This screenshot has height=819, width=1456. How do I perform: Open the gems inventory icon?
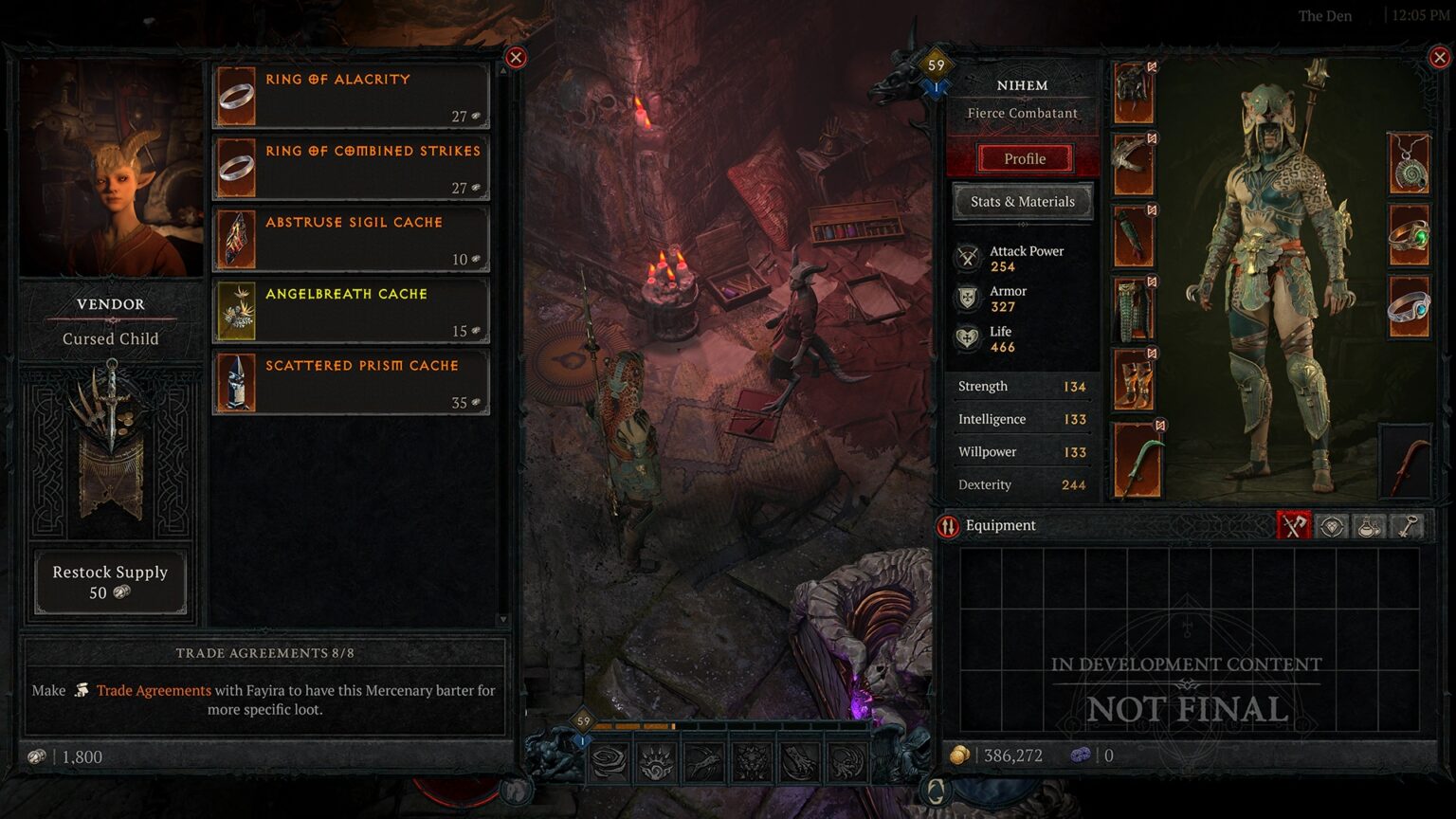tap(1331, 525)
